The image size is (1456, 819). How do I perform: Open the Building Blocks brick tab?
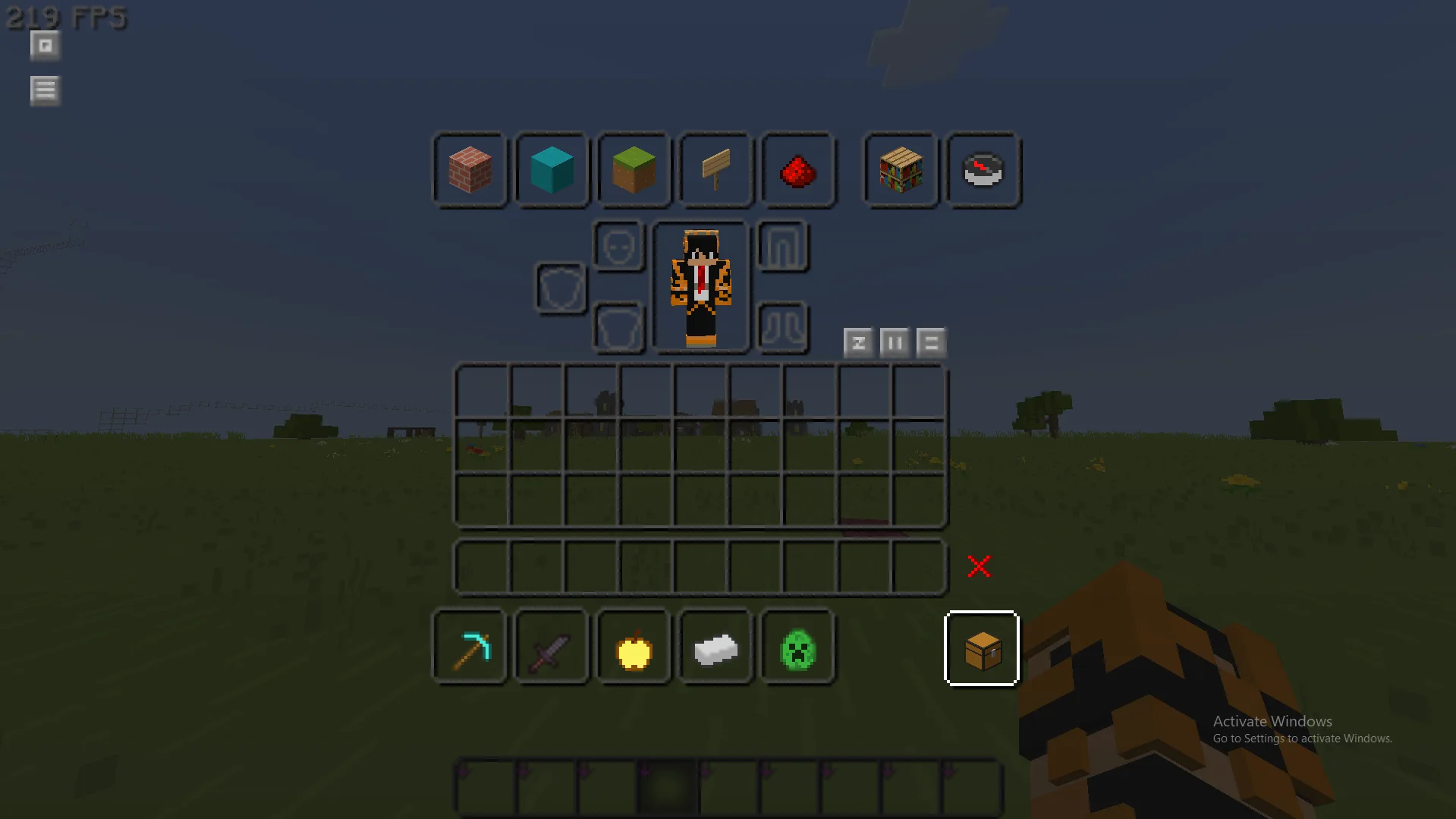click(x=470, y=172)
